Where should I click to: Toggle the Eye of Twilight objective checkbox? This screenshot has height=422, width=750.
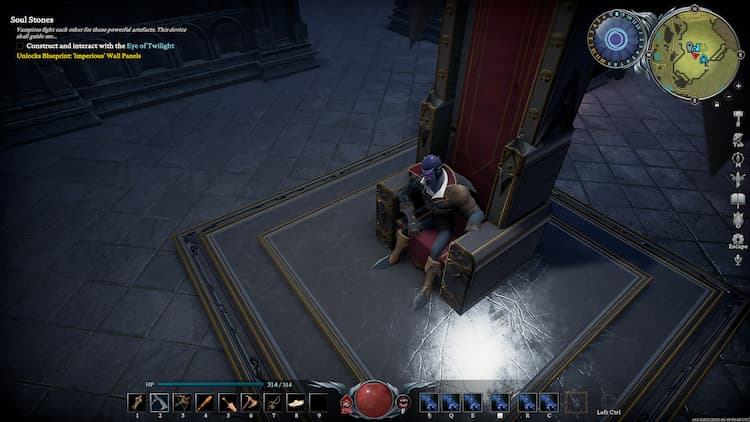point(20,46)
